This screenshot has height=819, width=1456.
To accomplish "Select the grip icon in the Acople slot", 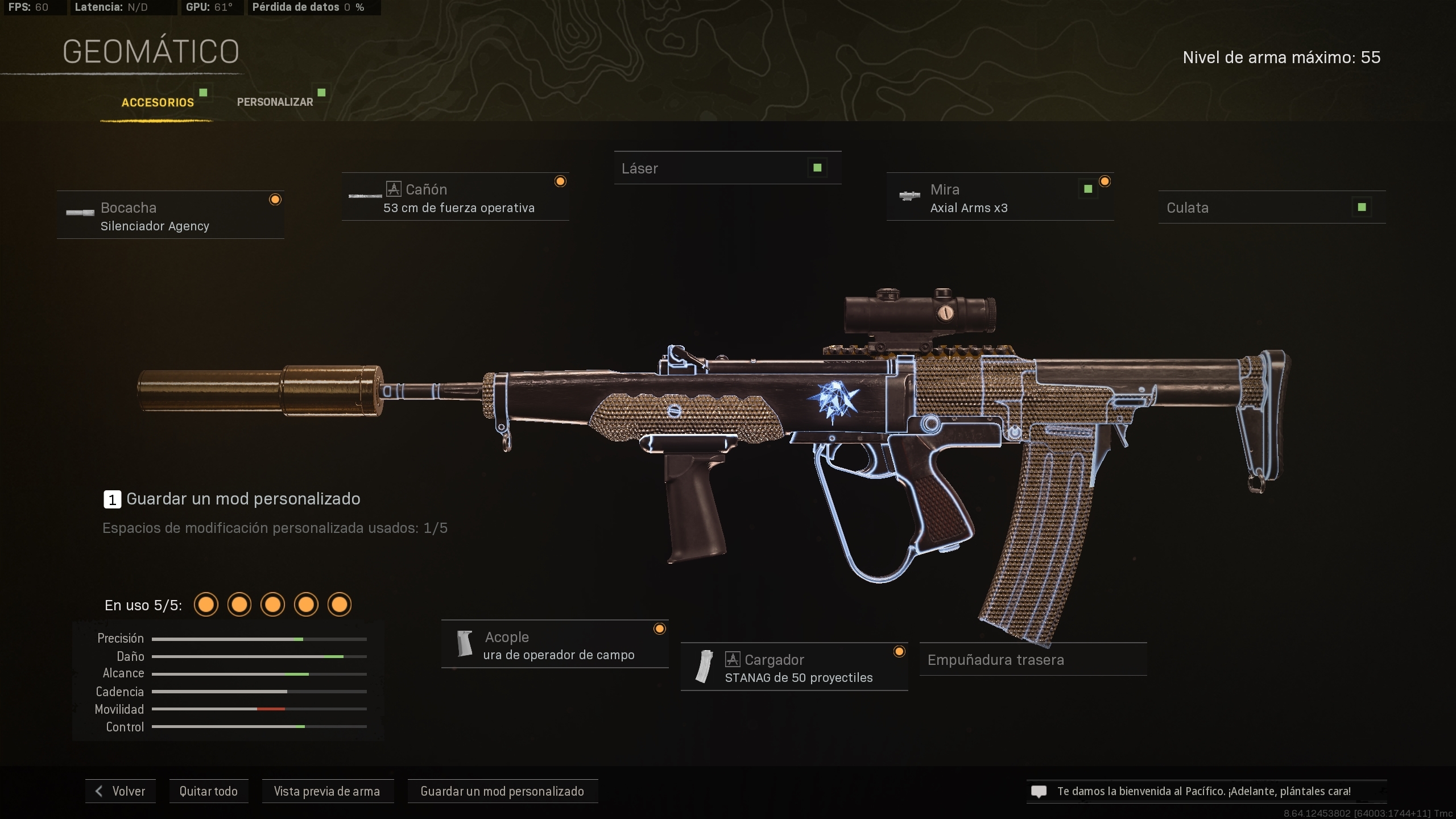I will [x=465, y=644].
